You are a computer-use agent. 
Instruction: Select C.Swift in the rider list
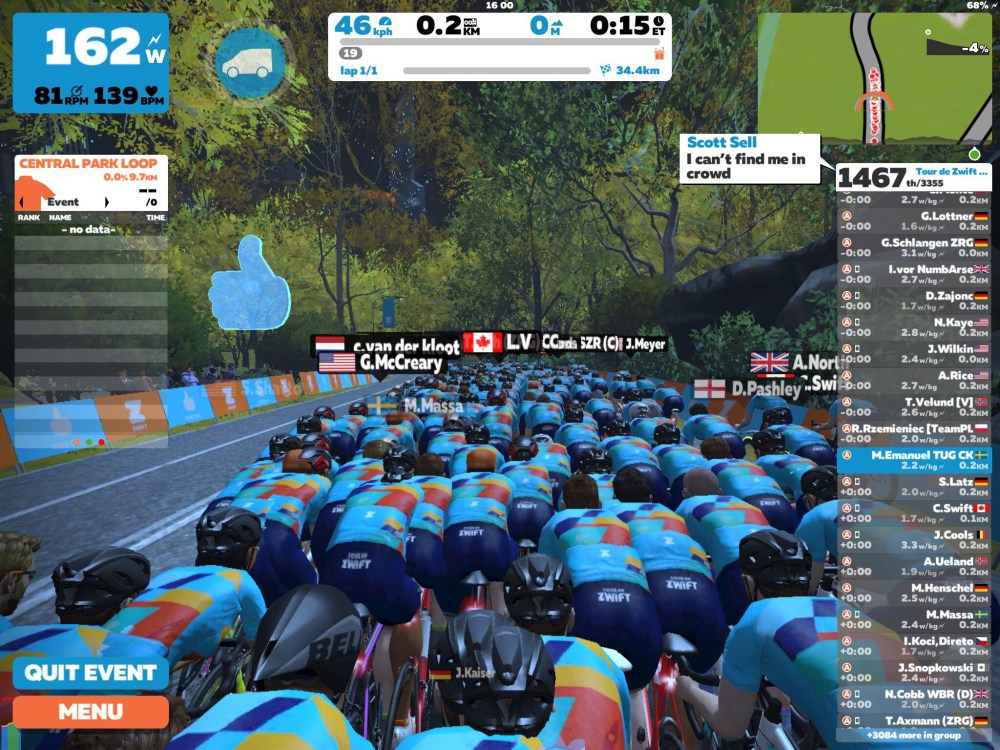[914, 513]
